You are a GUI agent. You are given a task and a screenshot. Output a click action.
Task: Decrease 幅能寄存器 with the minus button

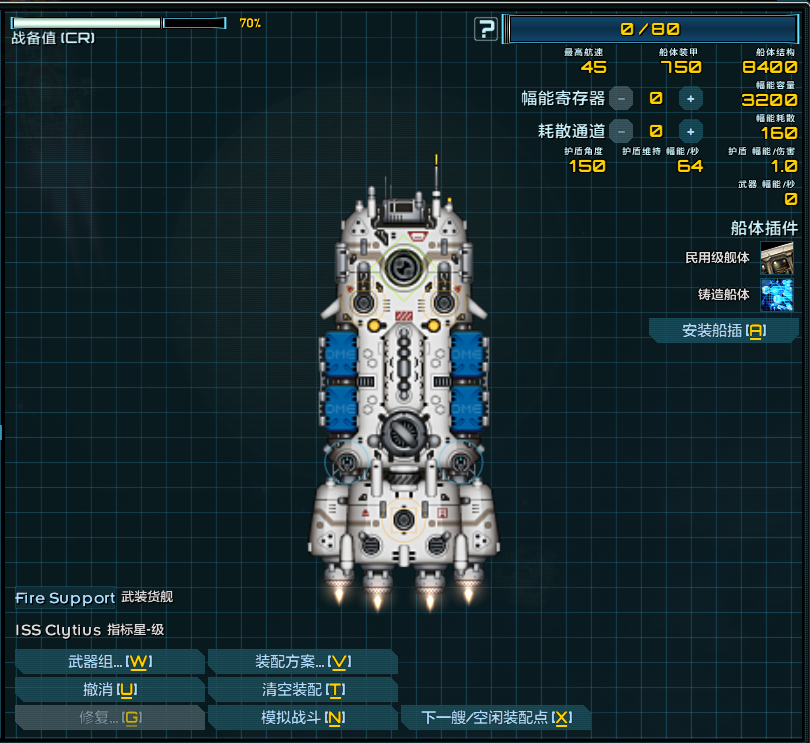tap(622, 98)
